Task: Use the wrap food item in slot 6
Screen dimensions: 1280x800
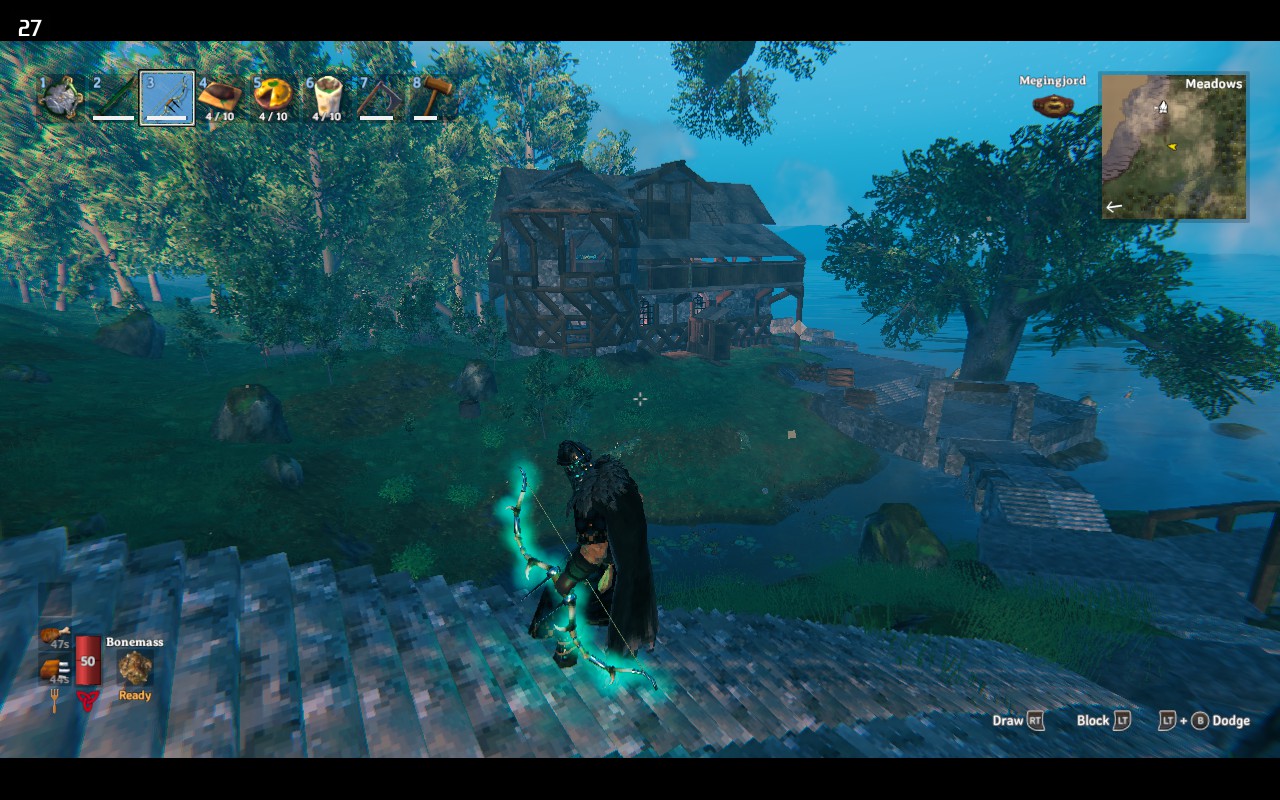Action: 326,97
